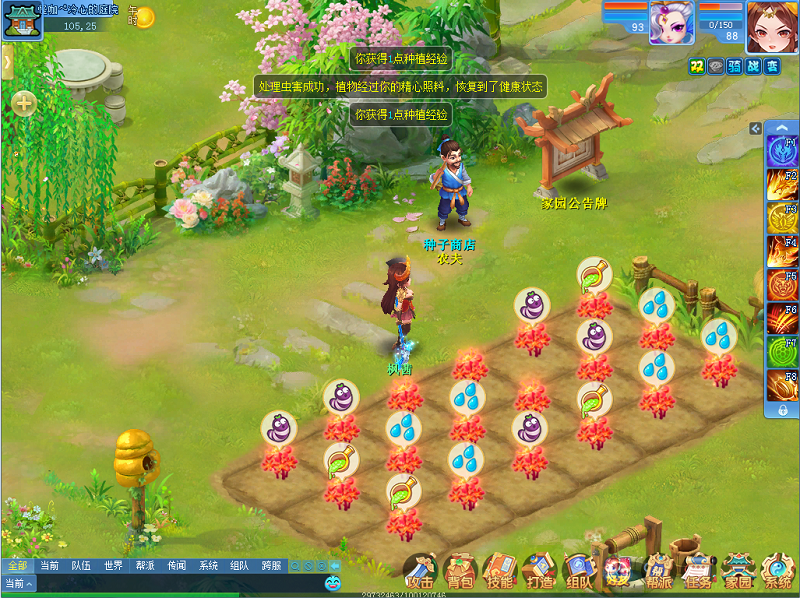Open the chat emoji smiley picker
The height and width of the screenshot is (598, 800).
[x=333, y=582]
